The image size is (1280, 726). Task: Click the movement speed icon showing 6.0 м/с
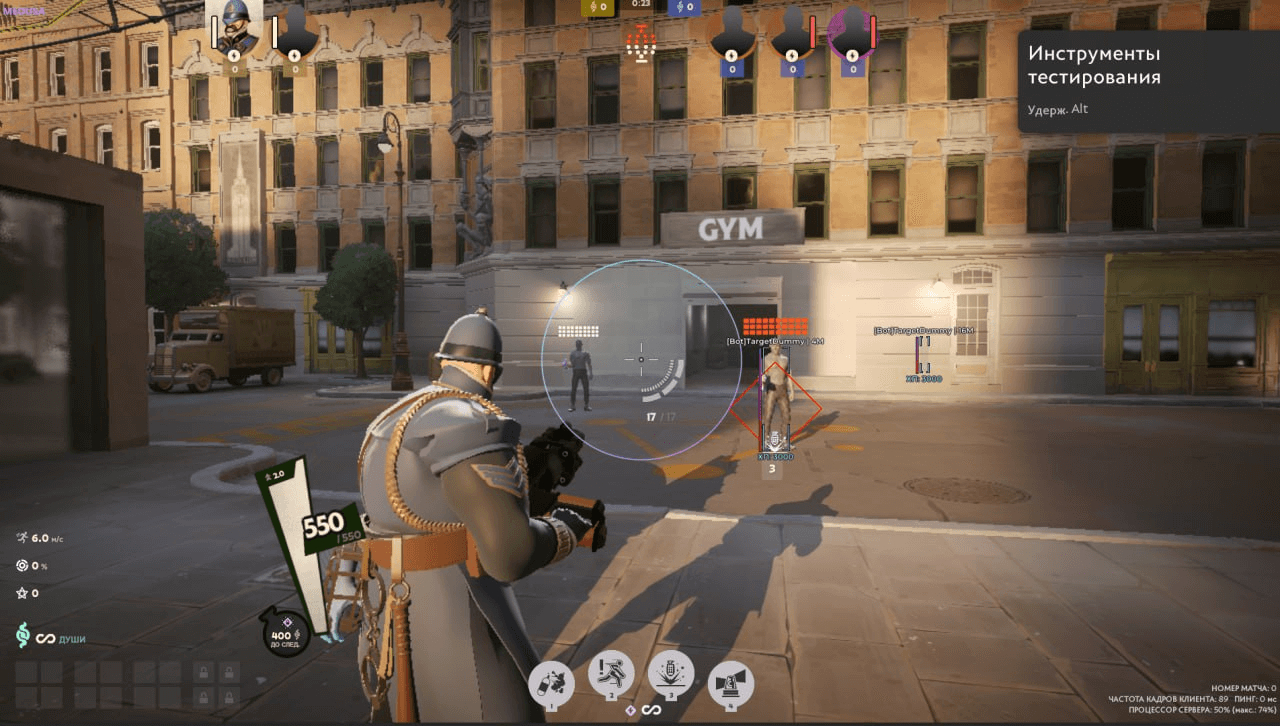point(21,538)
